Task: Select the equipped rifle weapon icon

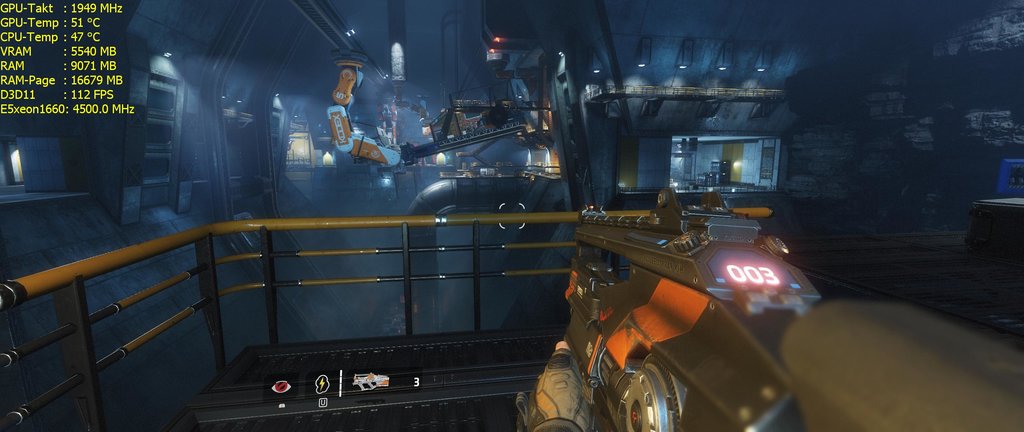Action: (371, 381)
